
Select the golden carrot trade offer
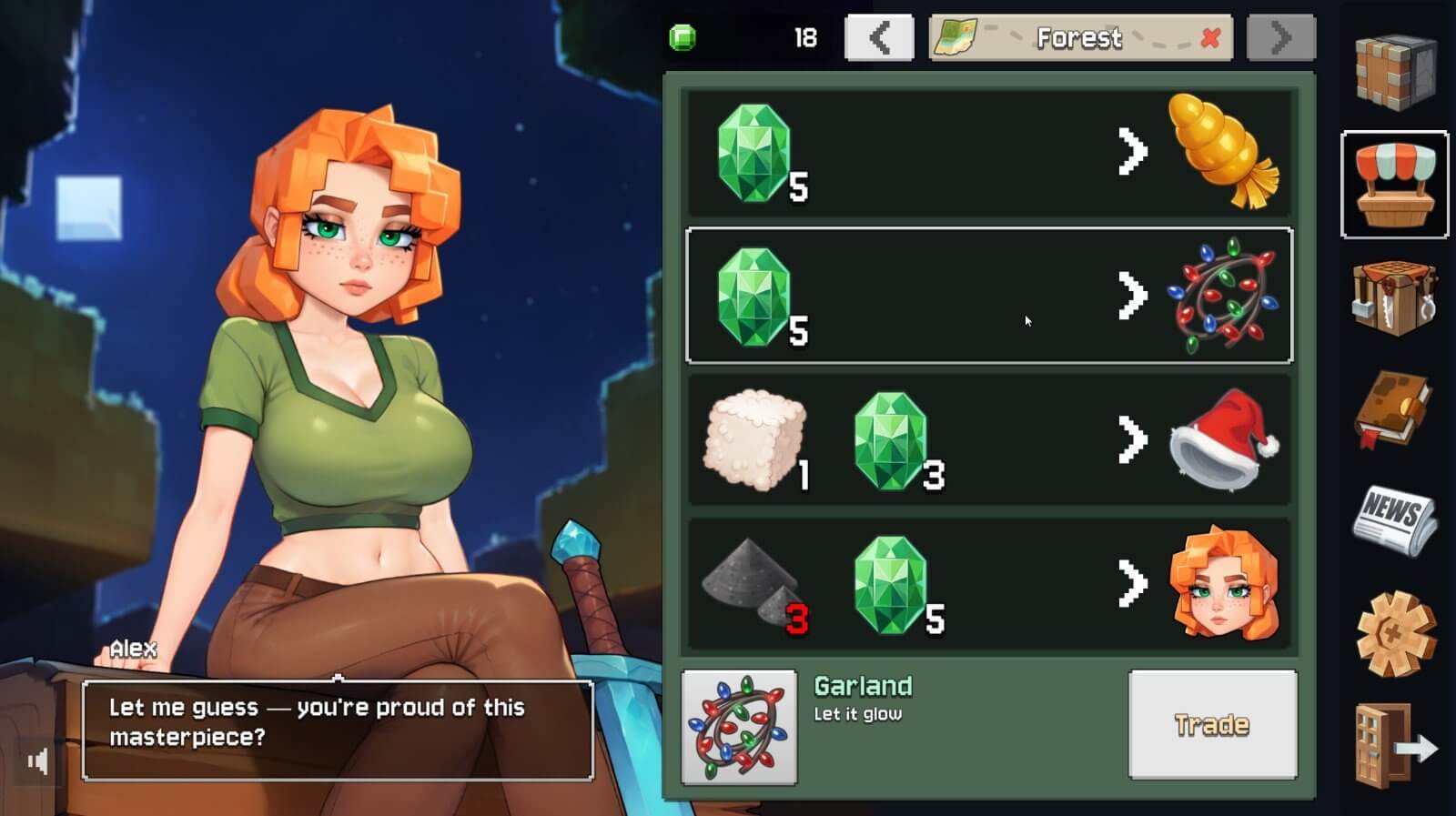(x=989, y=152)
